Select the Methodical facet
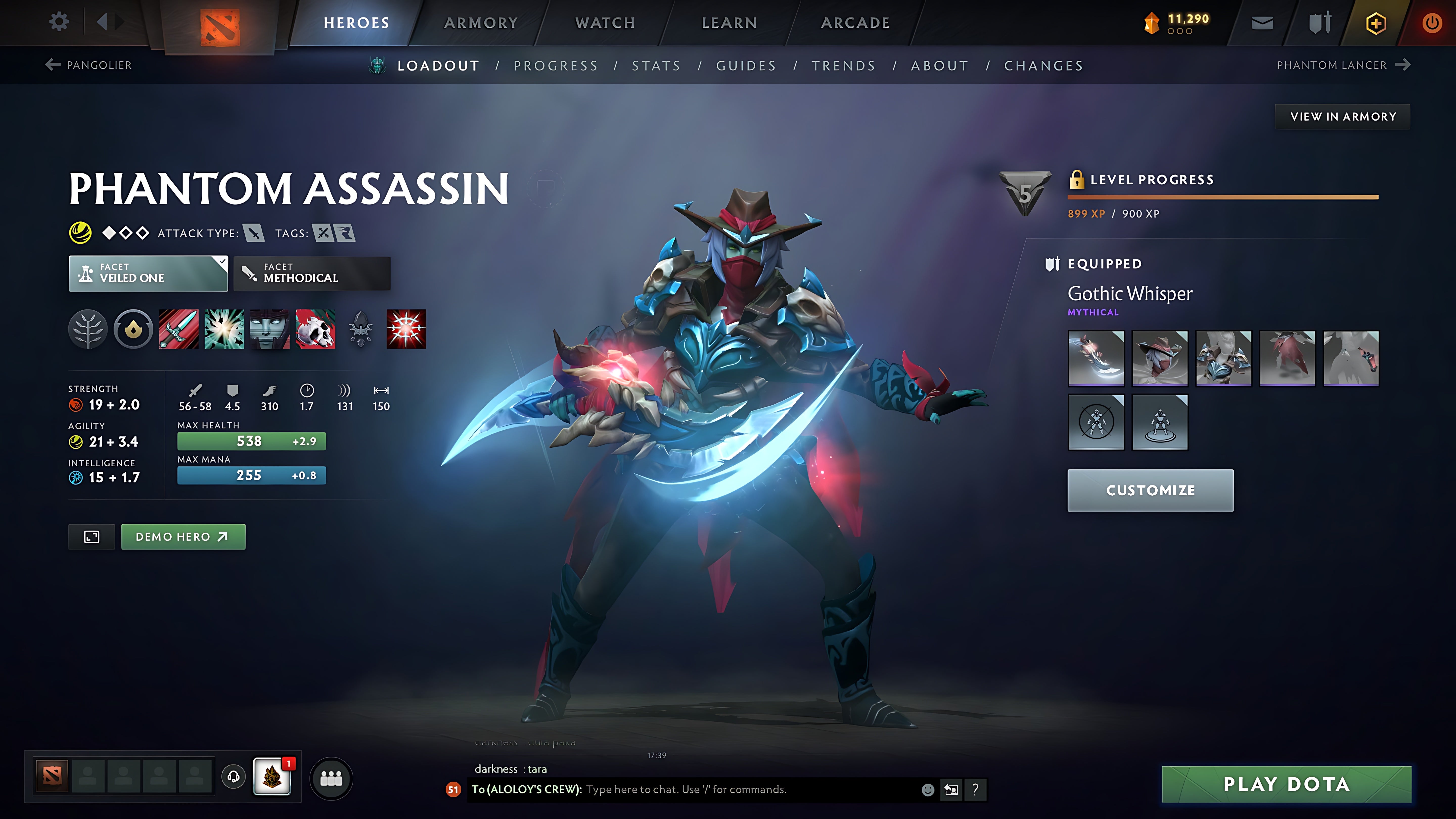 coord(312,274)
